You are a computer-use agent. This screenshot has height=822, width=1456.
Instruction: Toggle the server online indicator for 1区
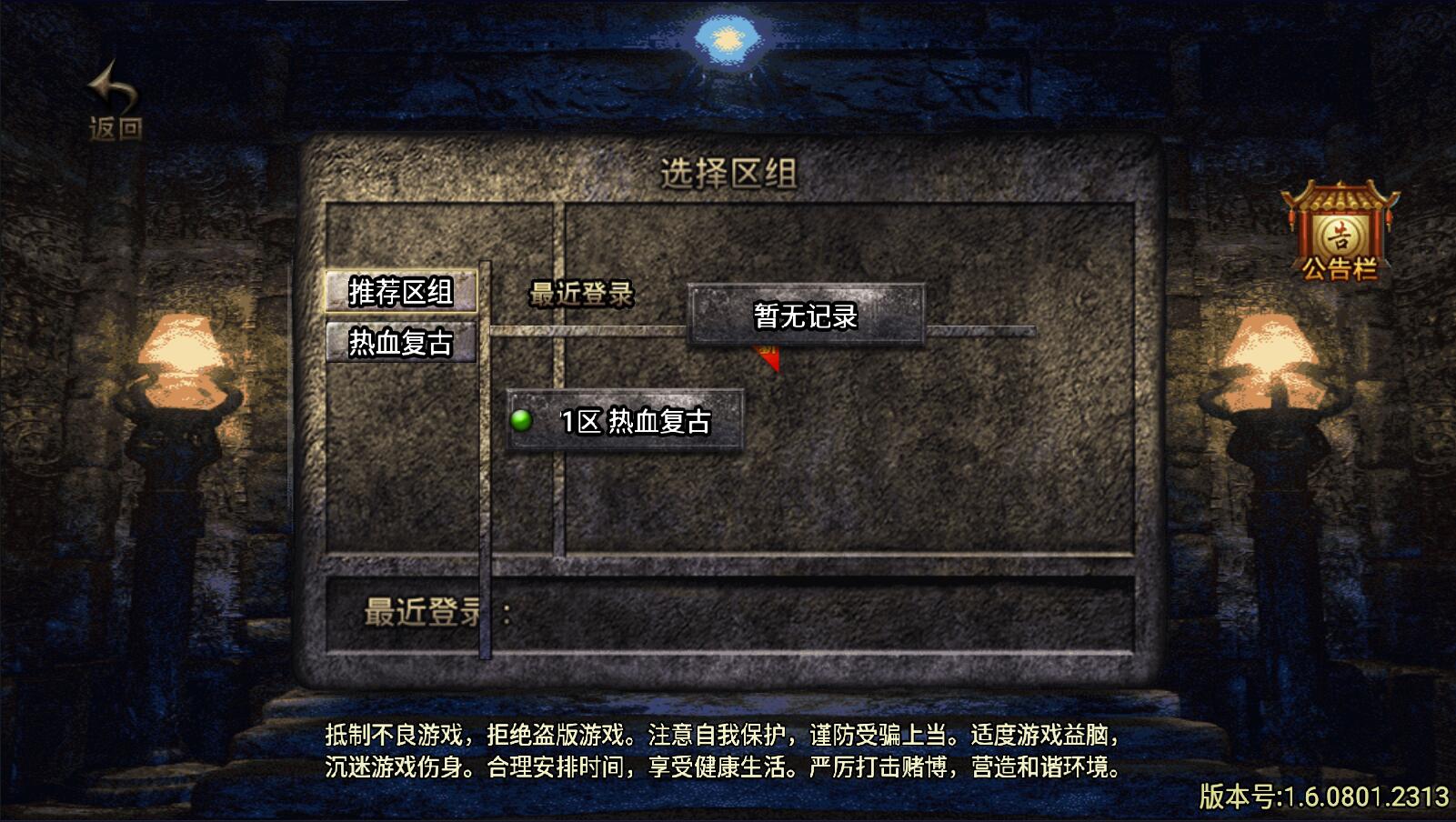click(x=523, y=419)
